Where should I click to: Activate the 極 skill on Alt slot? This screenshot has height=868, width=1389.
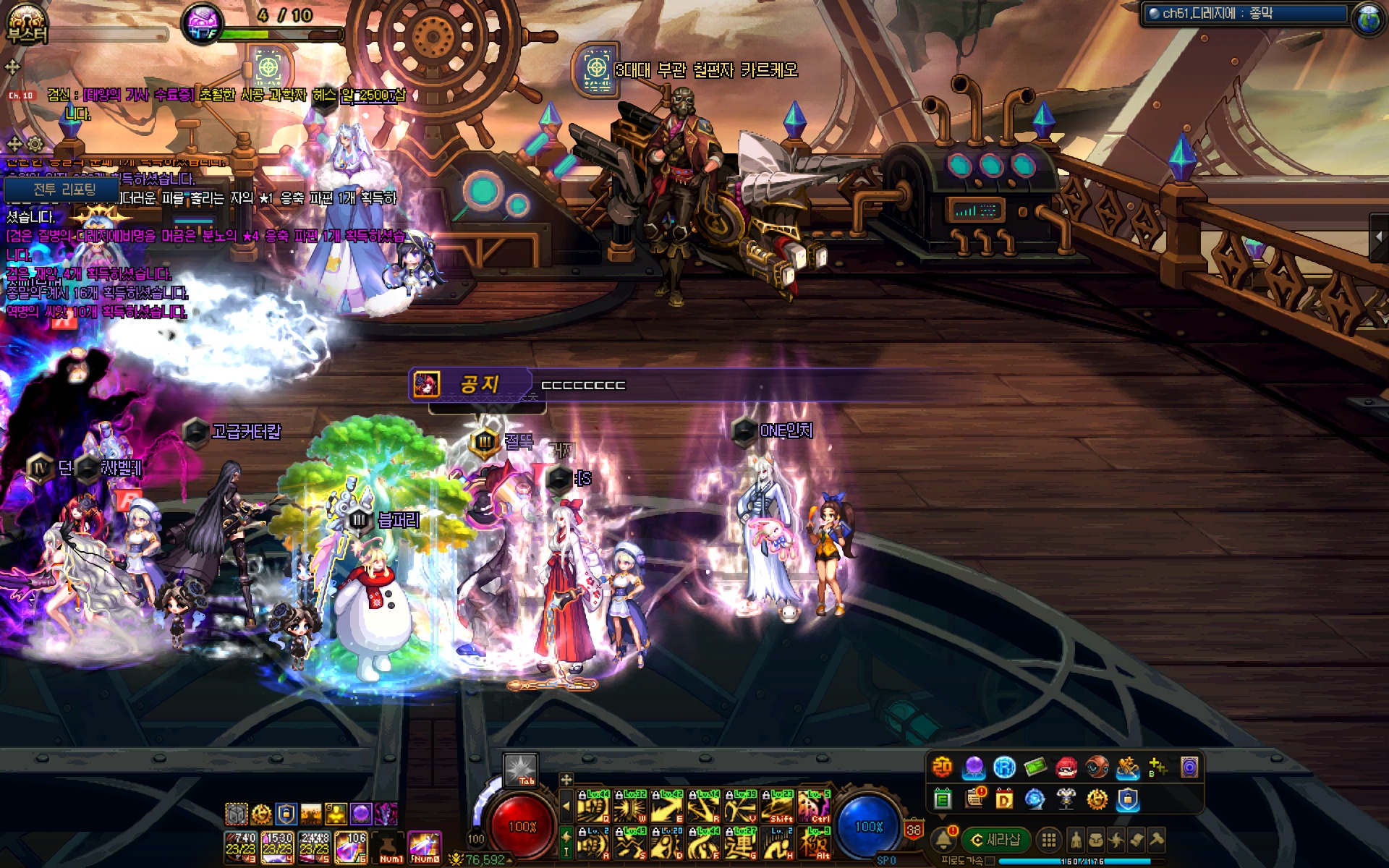click(x=814, y=844)
